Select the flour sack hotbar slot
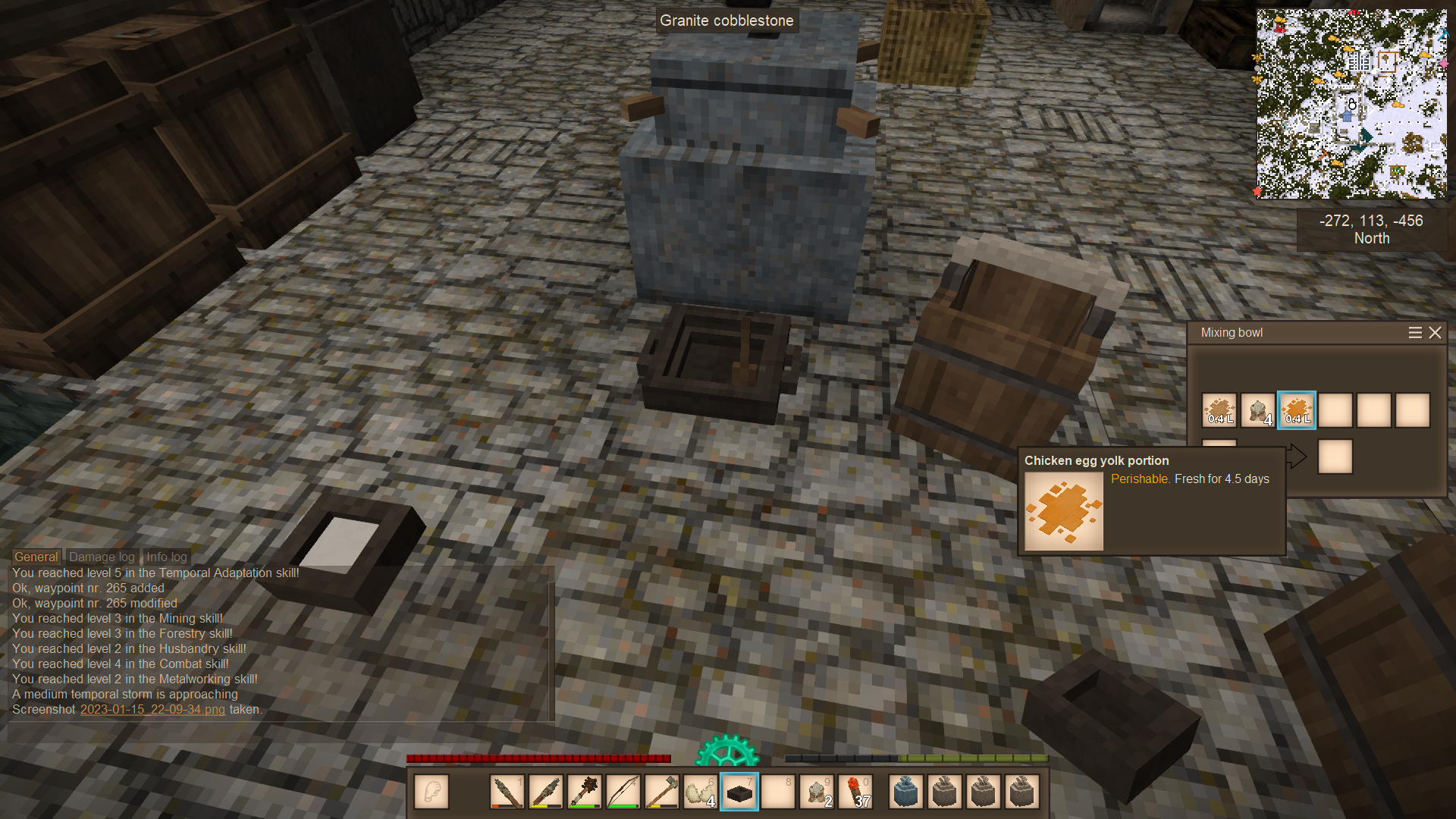 pyautogui.click(x=817, y=792)
